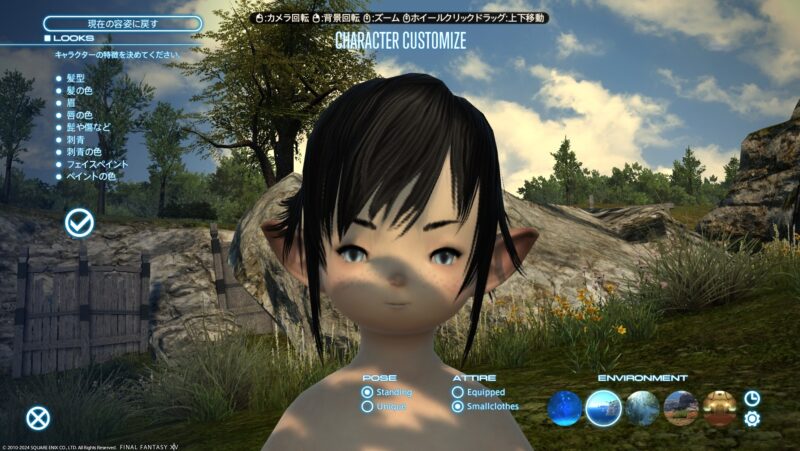The height and width of the screenshot is (451, 800).
Task: Select the red canyon environment thumbnail
Action: tap(681, 408)
